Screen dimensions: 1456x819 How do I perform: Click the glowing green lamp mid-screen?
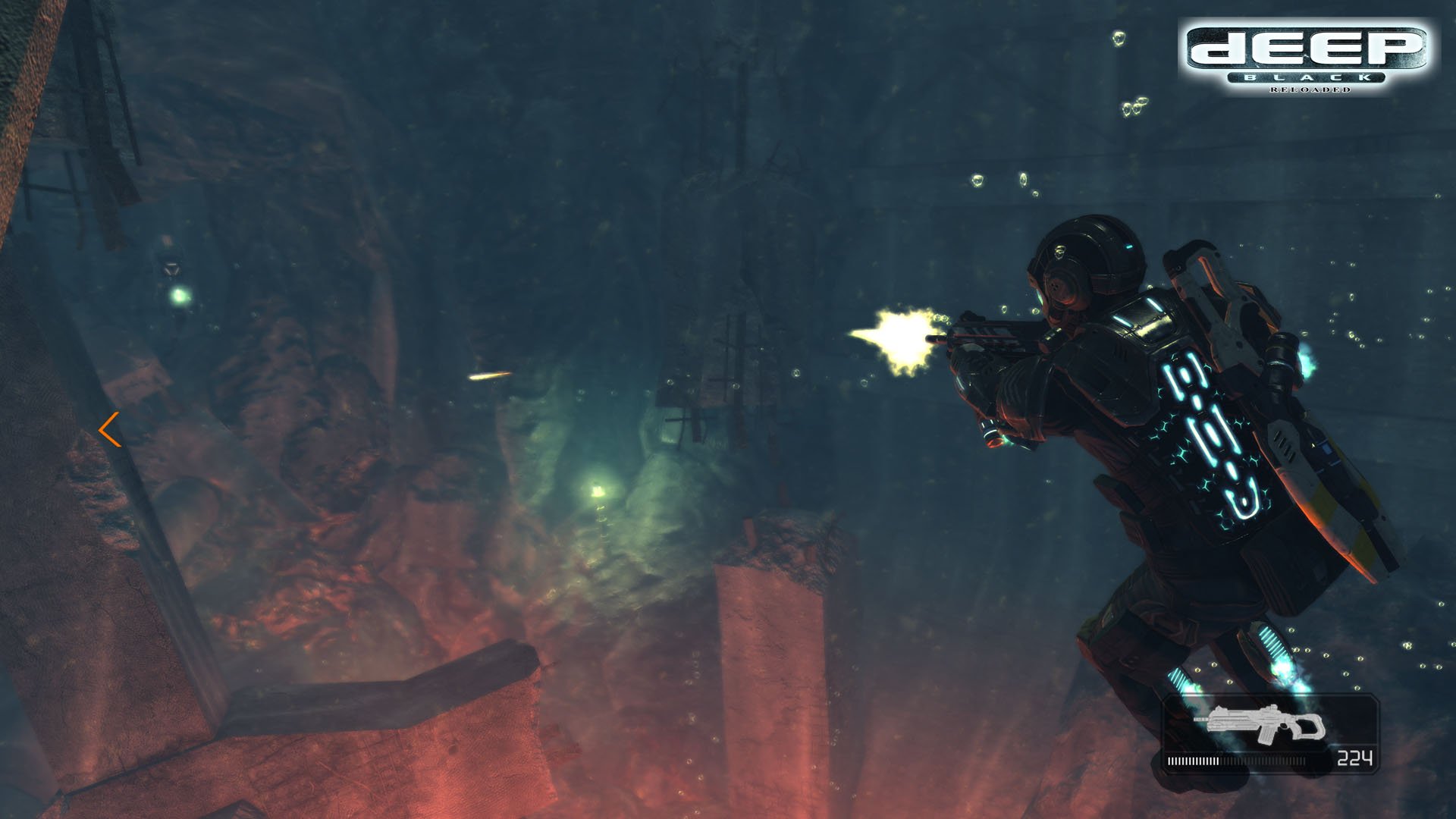pos(599,489)
